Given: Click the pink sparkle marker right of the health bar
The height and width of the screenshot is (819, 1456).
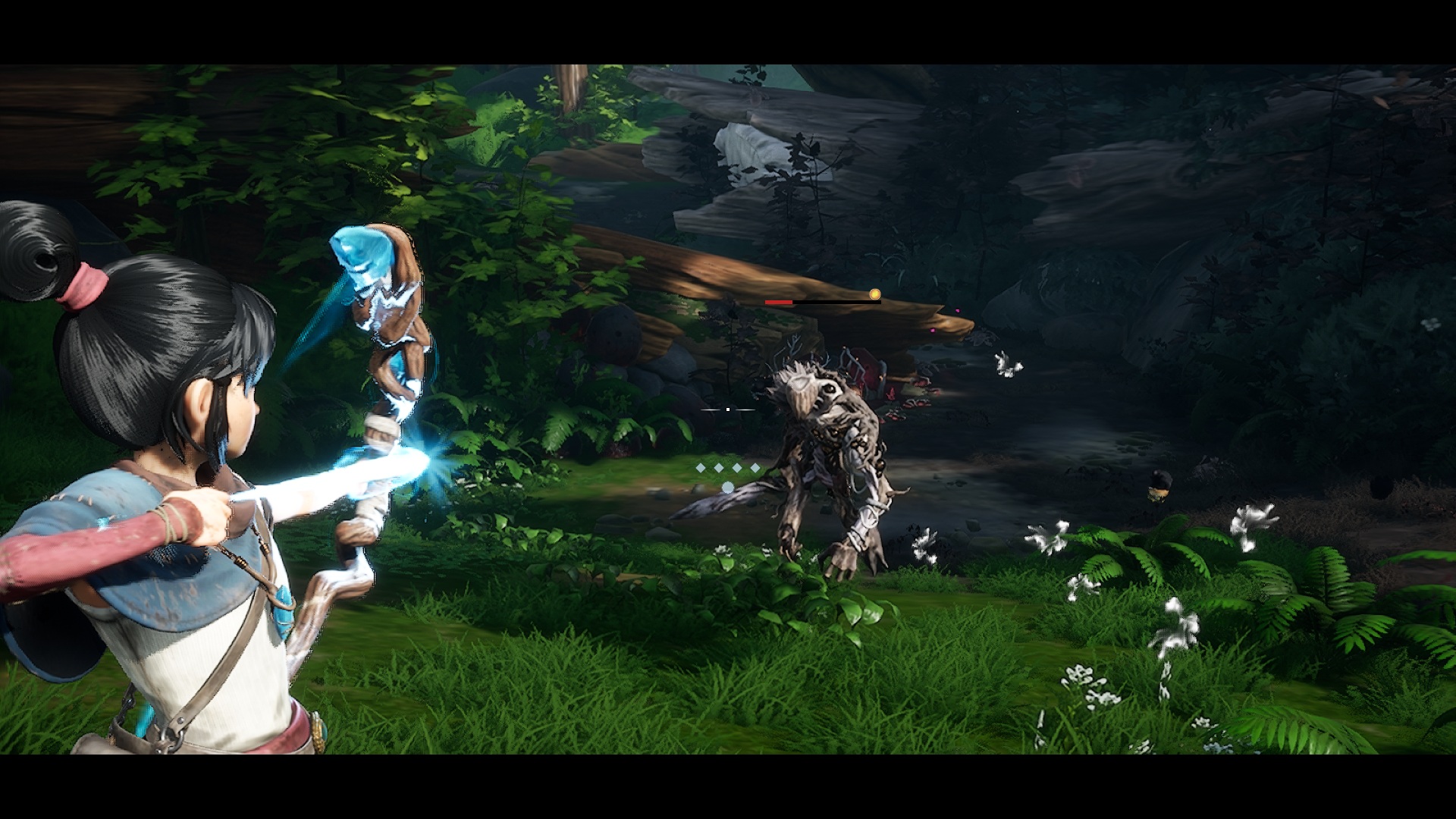Looking at the screenshot, I should point(959,310).
